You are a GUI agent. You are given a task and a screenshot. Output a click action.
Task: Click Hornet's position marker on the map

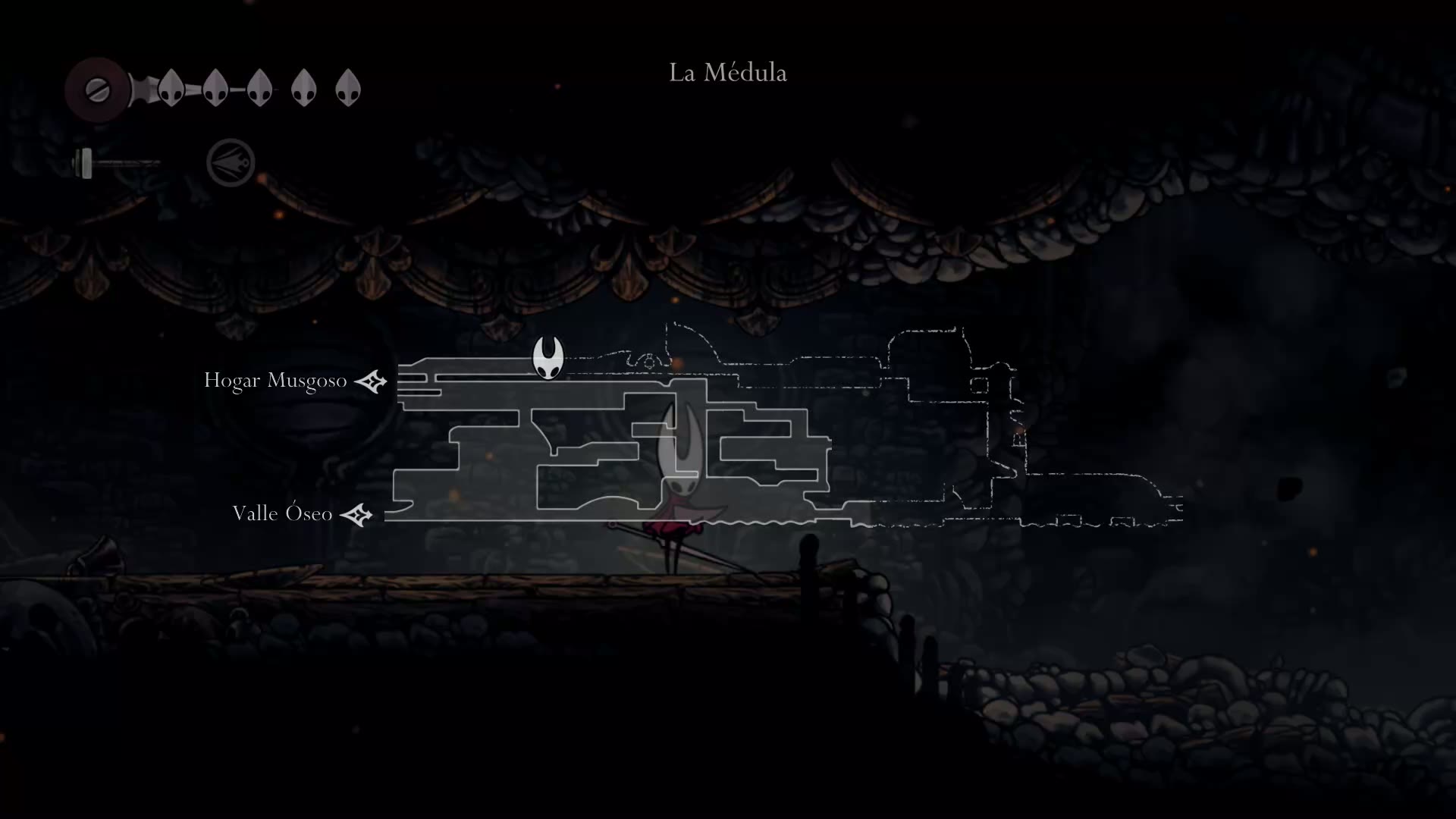click(x=547, y=357)
